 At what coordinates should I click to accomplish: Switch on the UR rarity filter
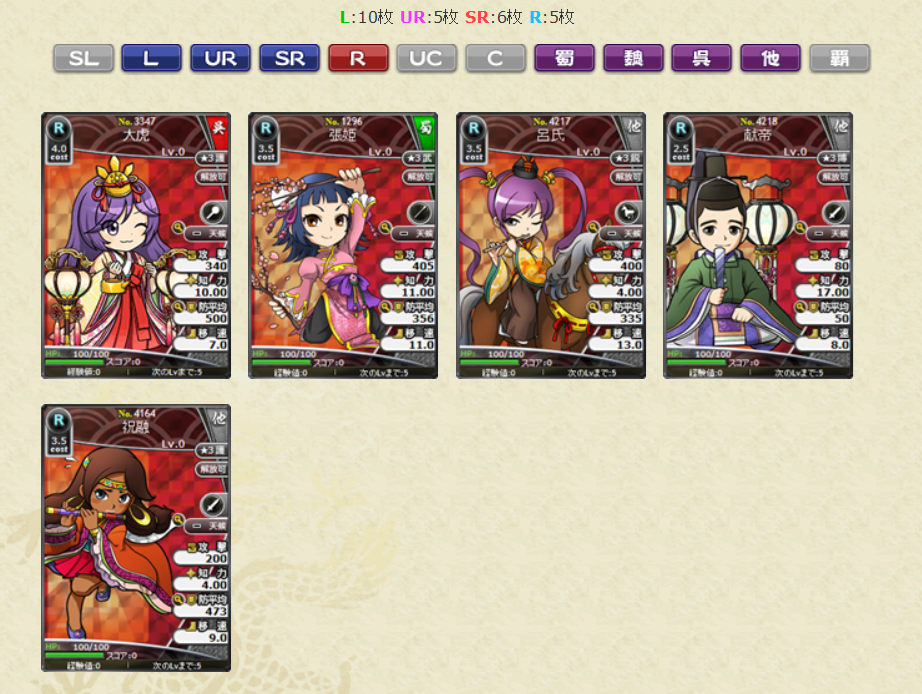[220, 59]
